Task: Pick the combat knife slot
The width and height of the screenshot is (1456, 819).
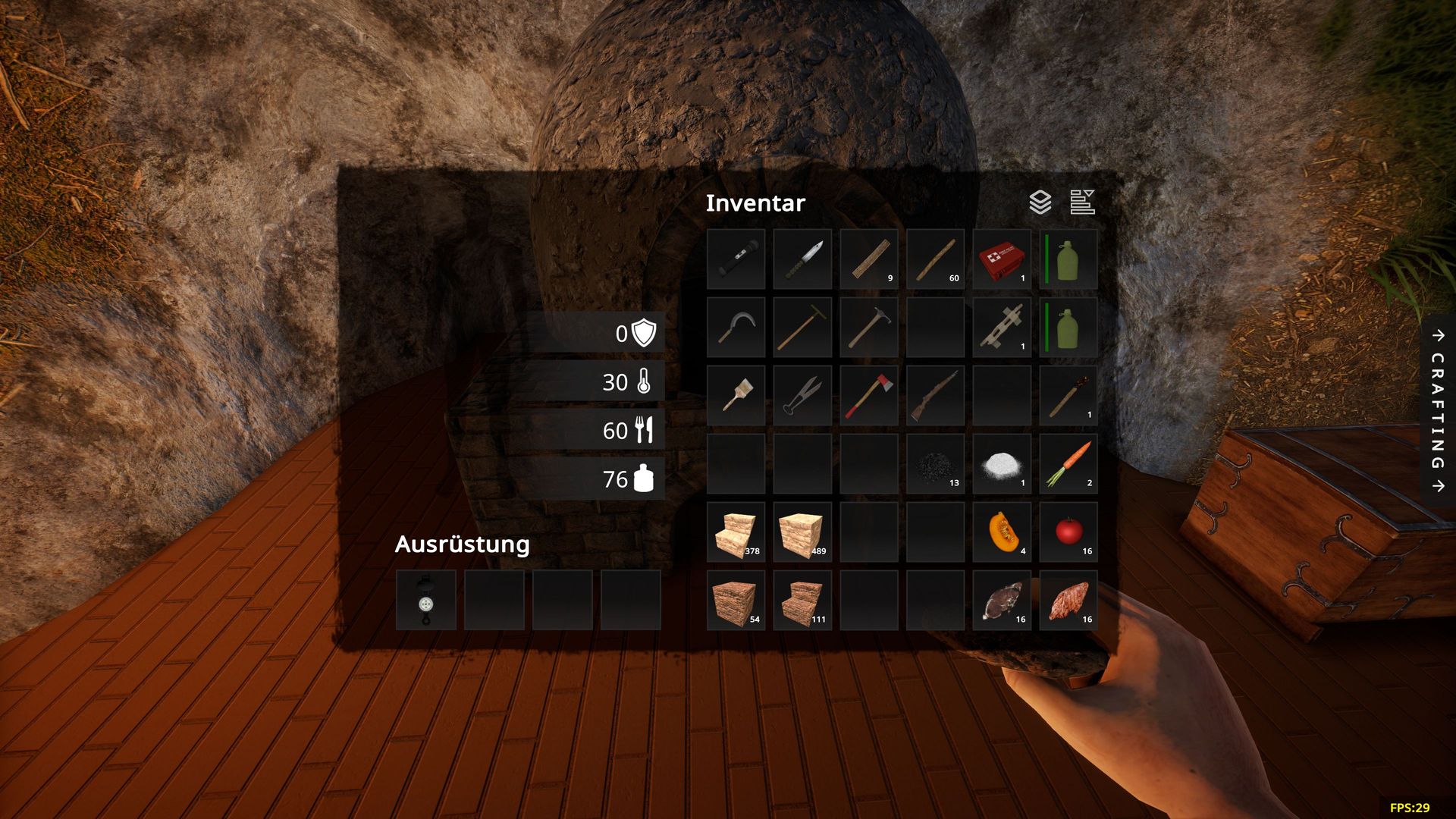Action: coord(802,259)
